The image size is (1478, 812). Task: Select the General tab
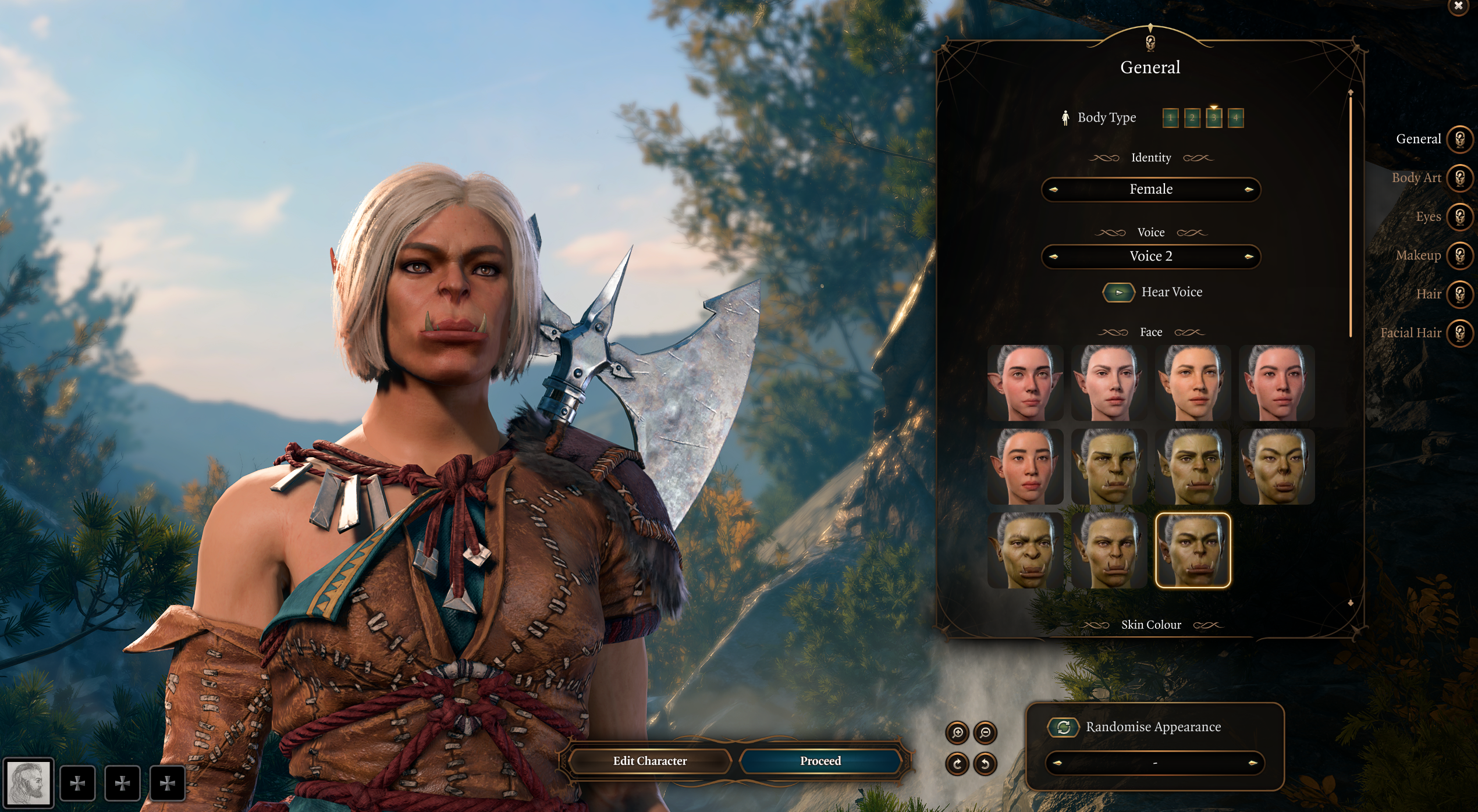pyautogui.click(x=1459, y=140)
